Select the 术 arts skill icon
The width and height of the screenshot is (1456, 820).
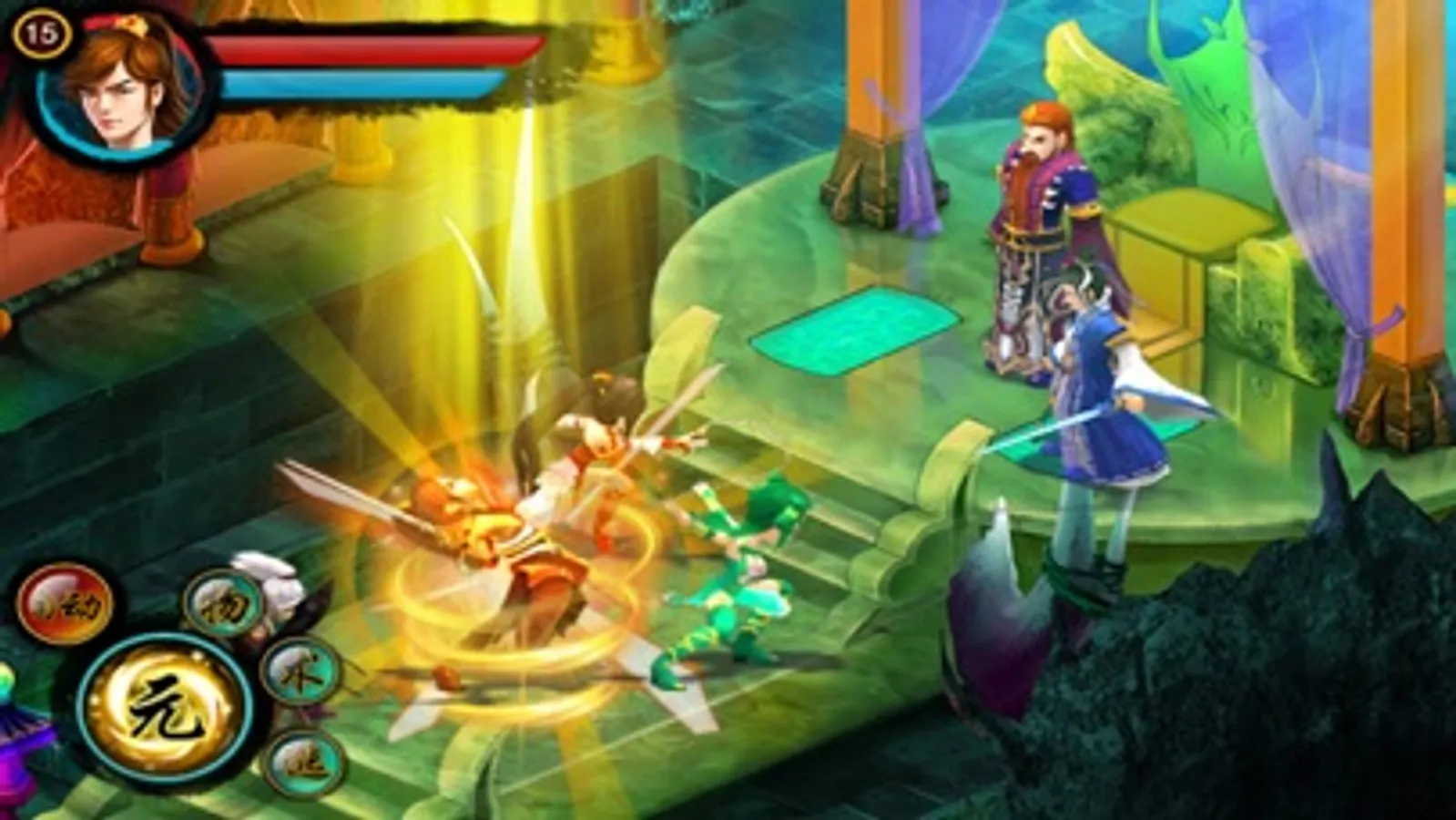click(x=300, y=679)
